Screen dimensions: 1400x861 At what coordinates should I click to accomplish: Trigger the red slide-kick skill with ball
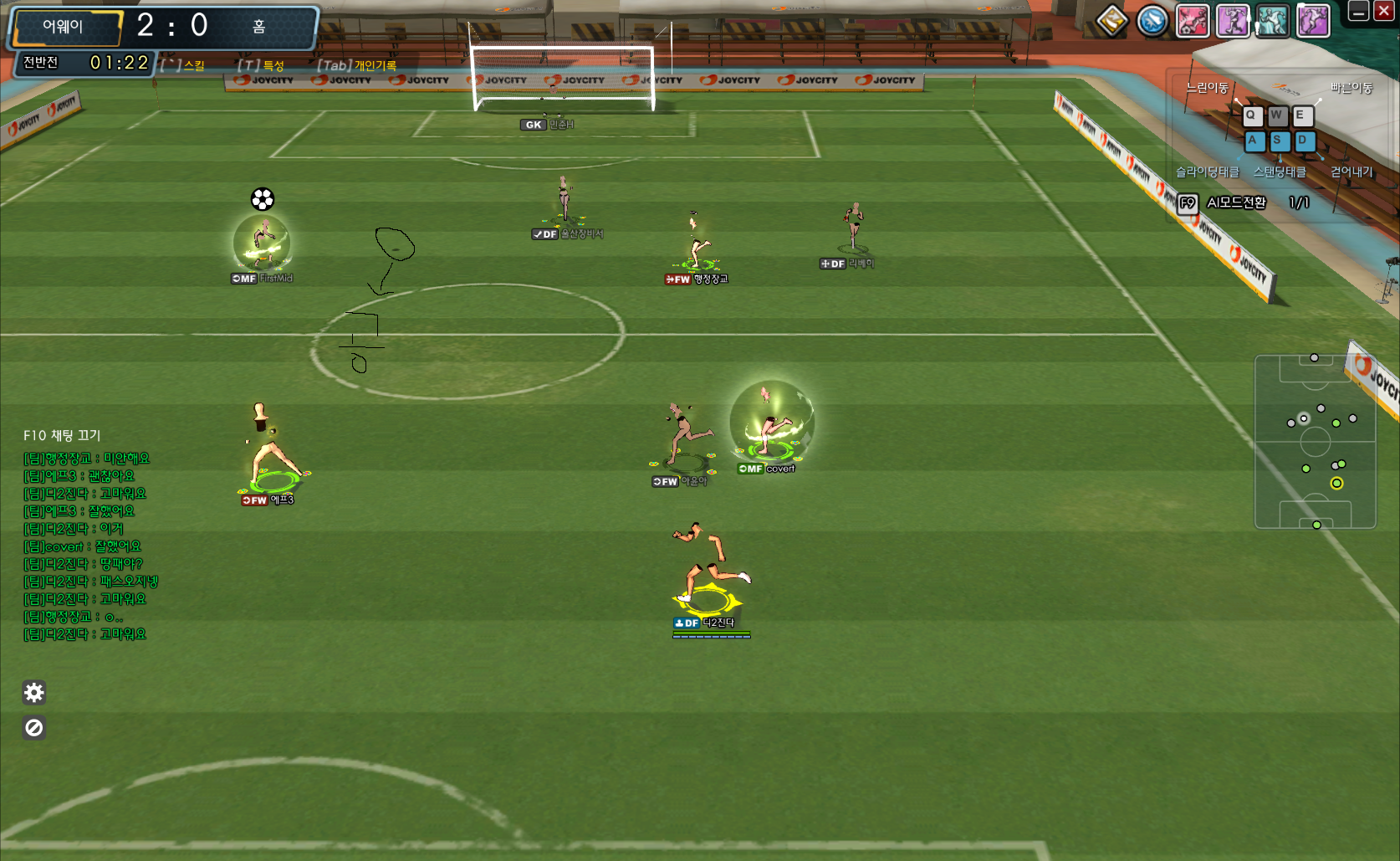1193,21
